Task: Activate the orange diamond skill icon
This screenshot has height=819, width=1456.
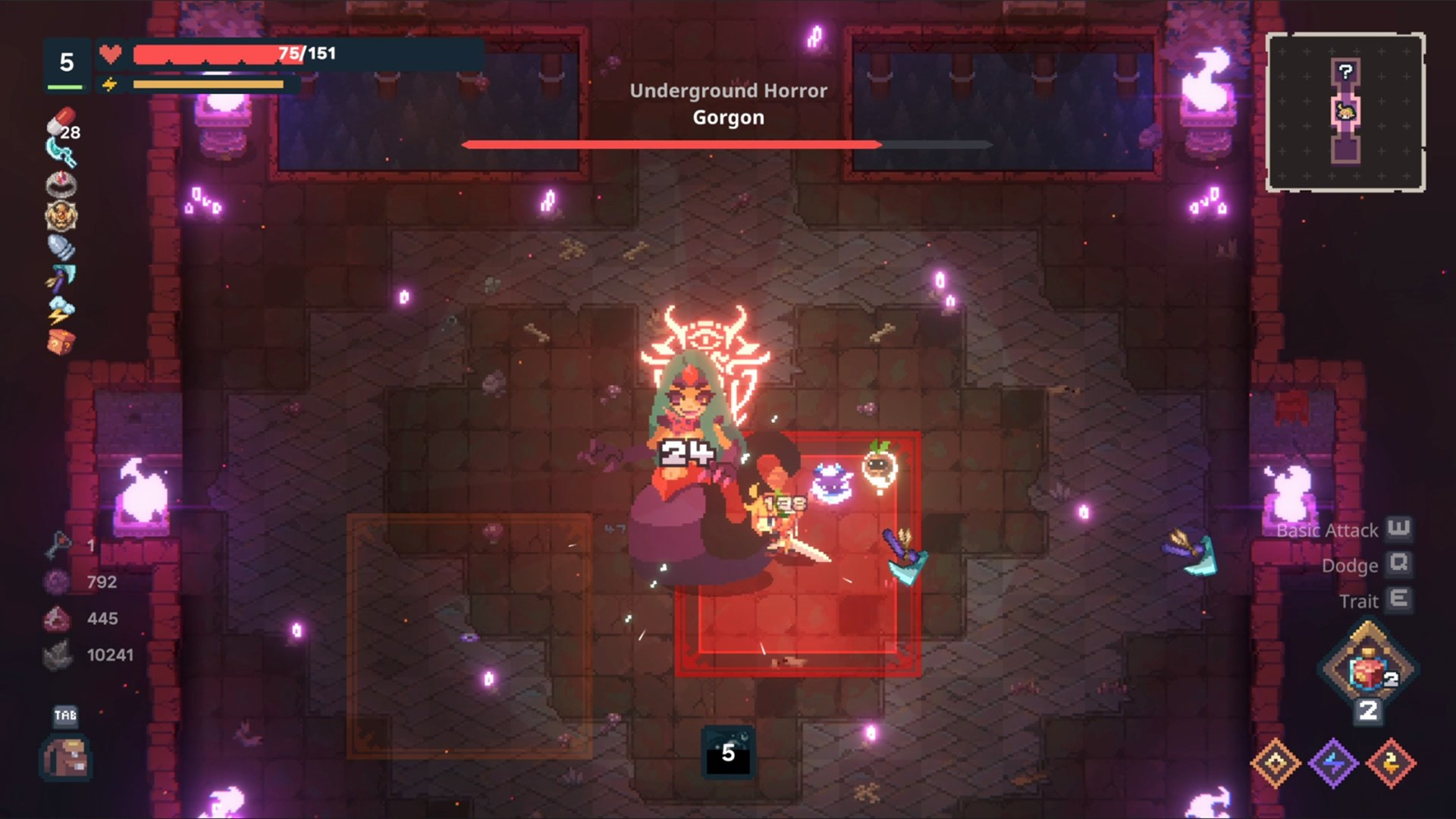Action: tap(1276, 763)
